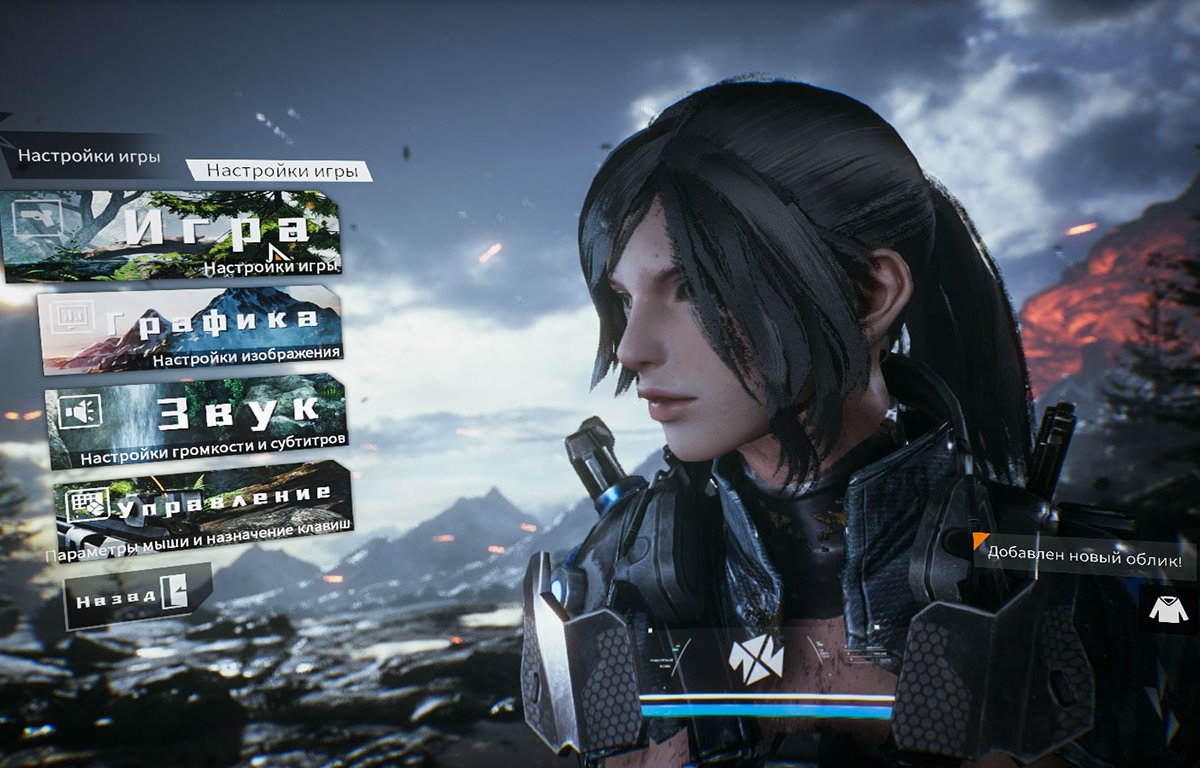
Task: Click the shirt outfit icon
Action: pyautogui.click(x=1168, y=608)
